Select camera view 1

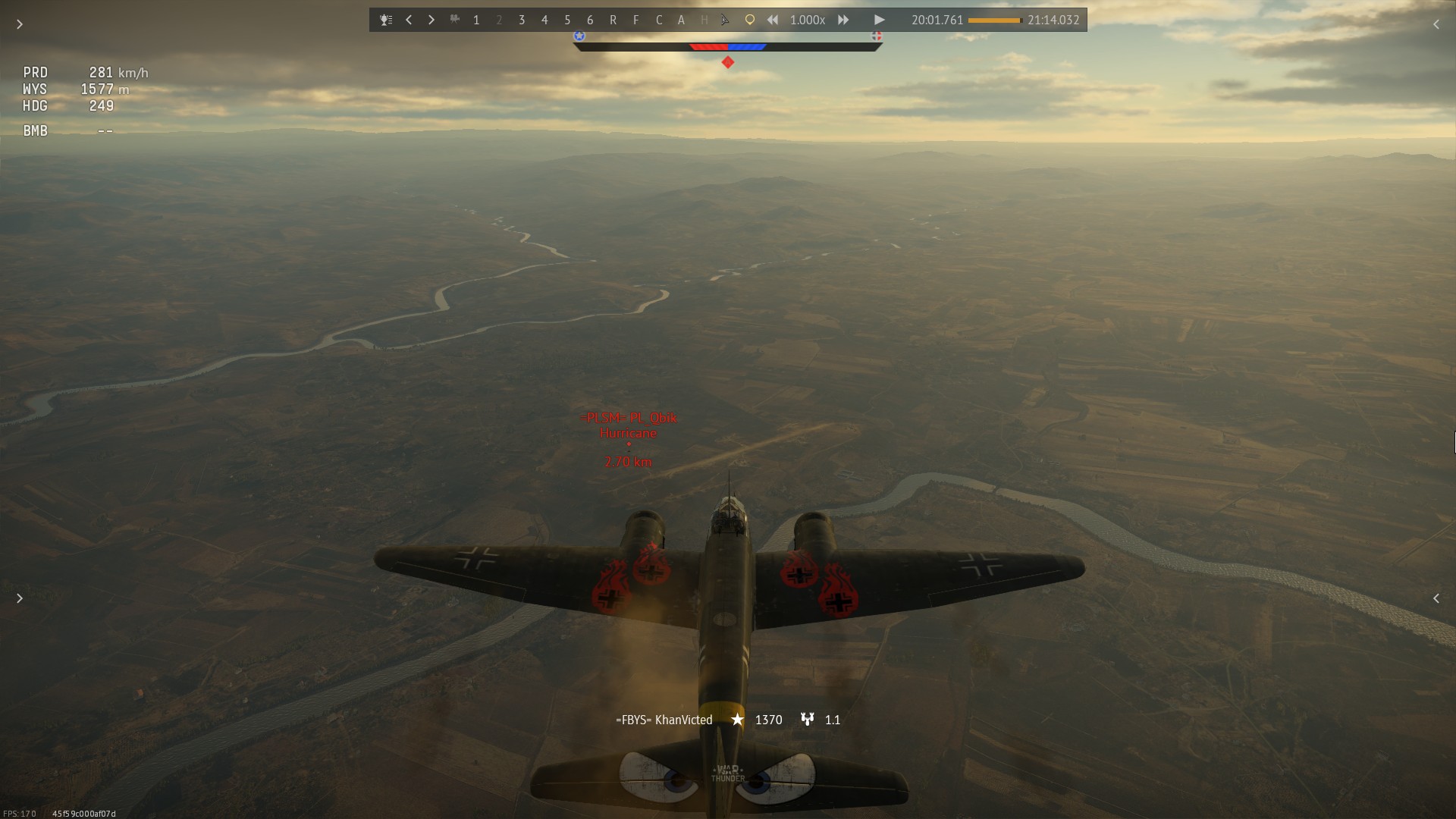point(476,20)
